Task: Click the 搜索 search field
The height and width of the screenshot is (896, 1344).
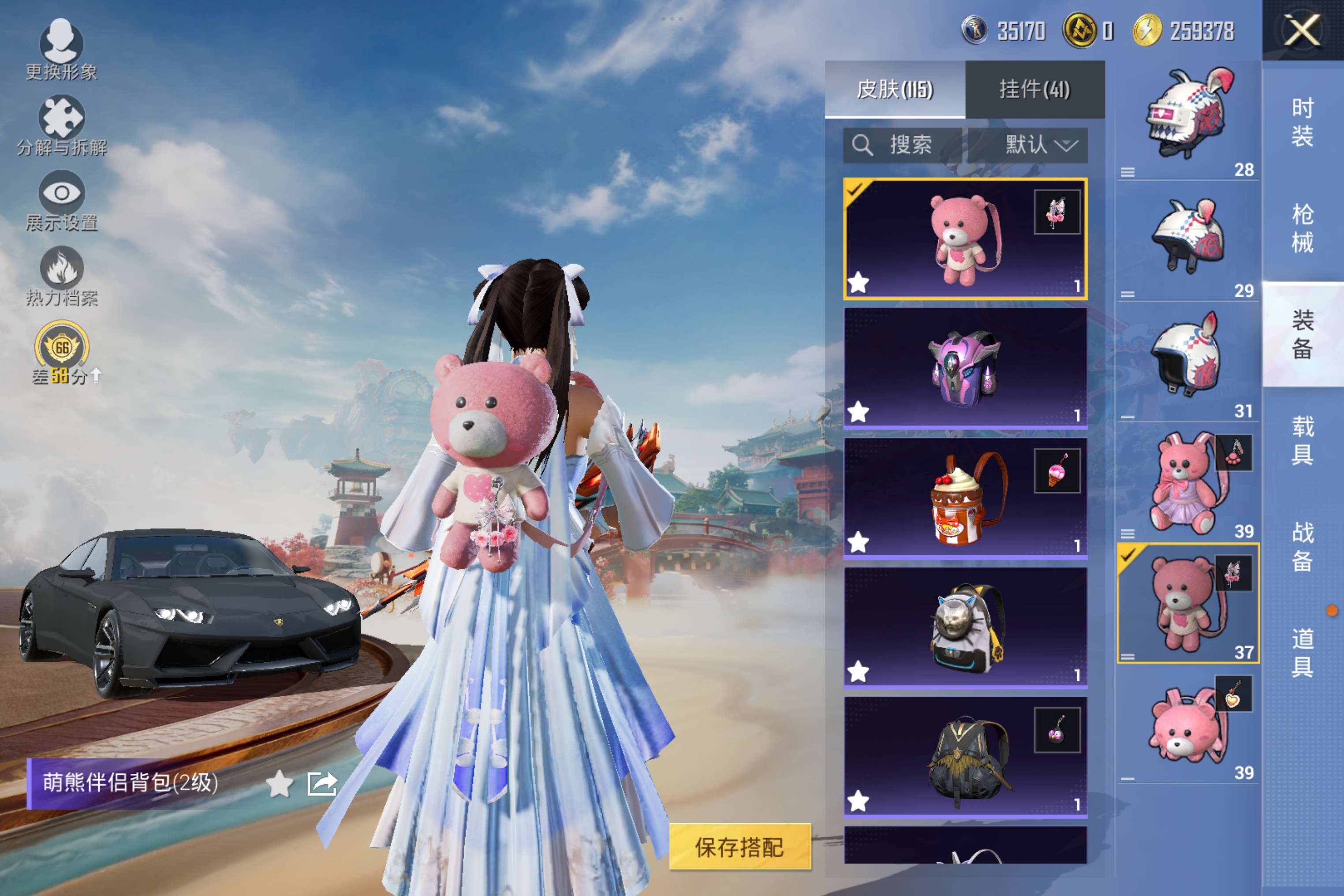Action: tap(903, 145)
